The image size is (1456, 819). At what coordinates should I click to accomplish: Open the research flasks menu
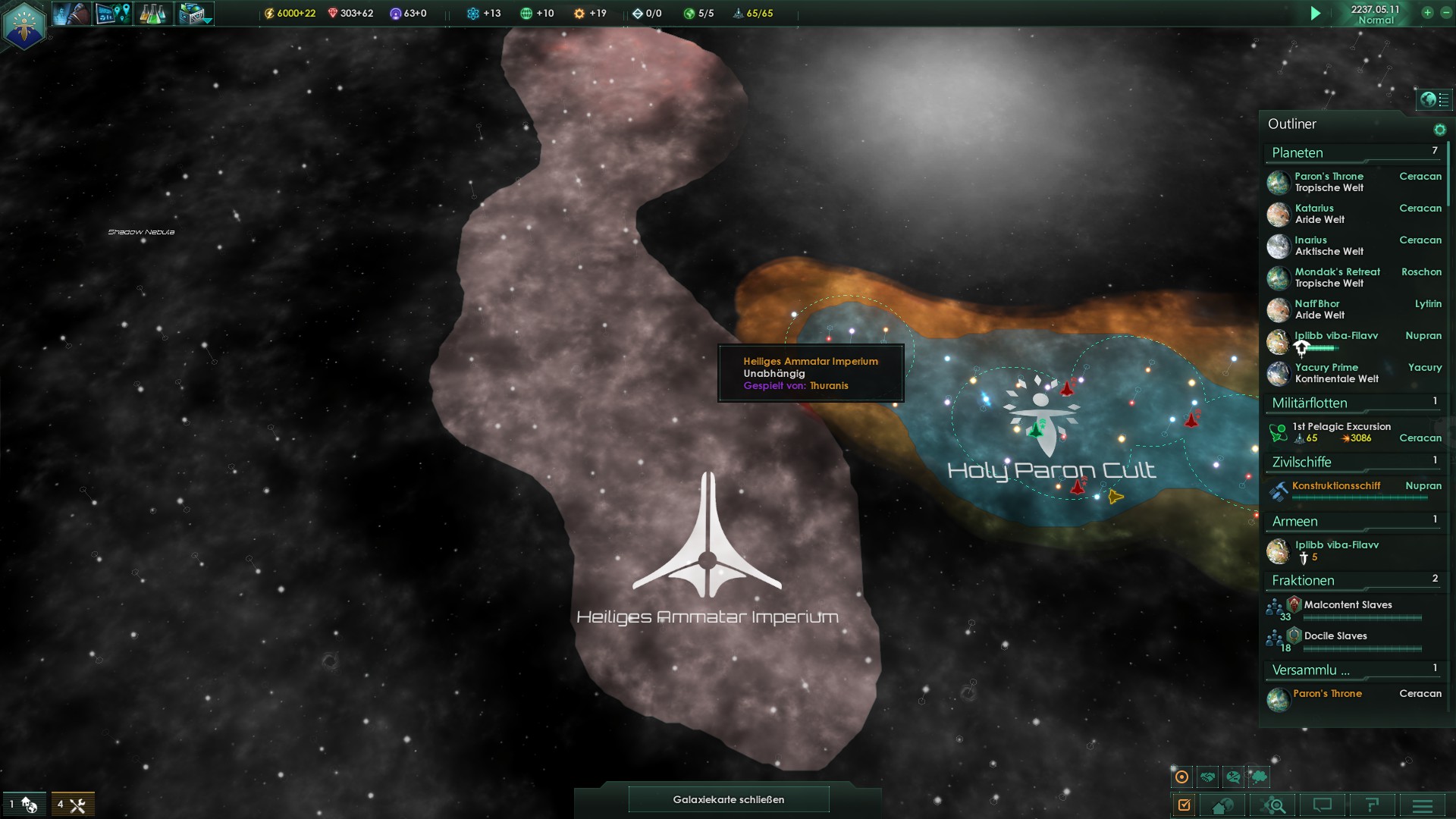coord(152,14)
